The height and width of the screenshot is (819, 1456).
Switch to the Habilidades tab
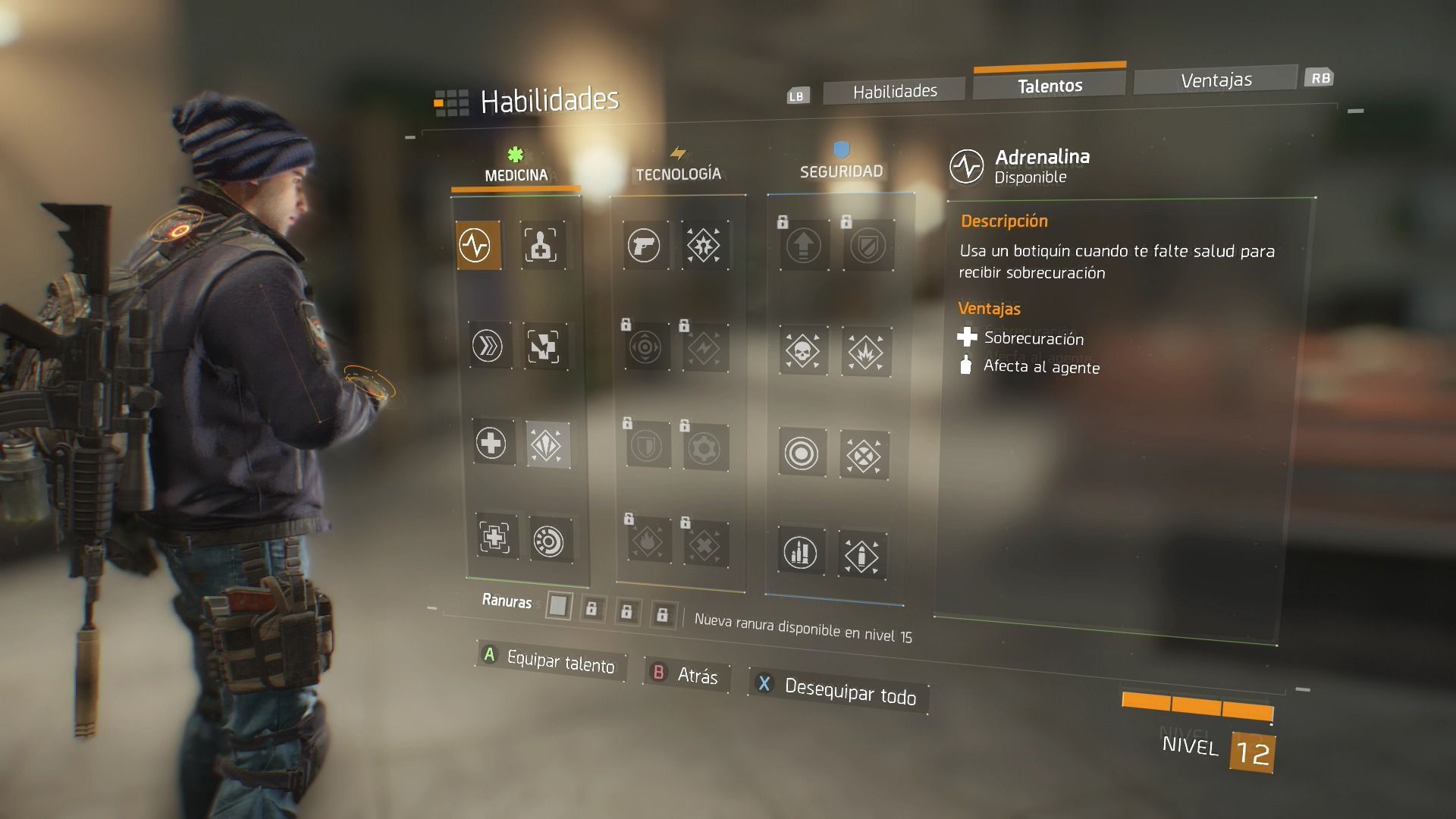(894, 92)
